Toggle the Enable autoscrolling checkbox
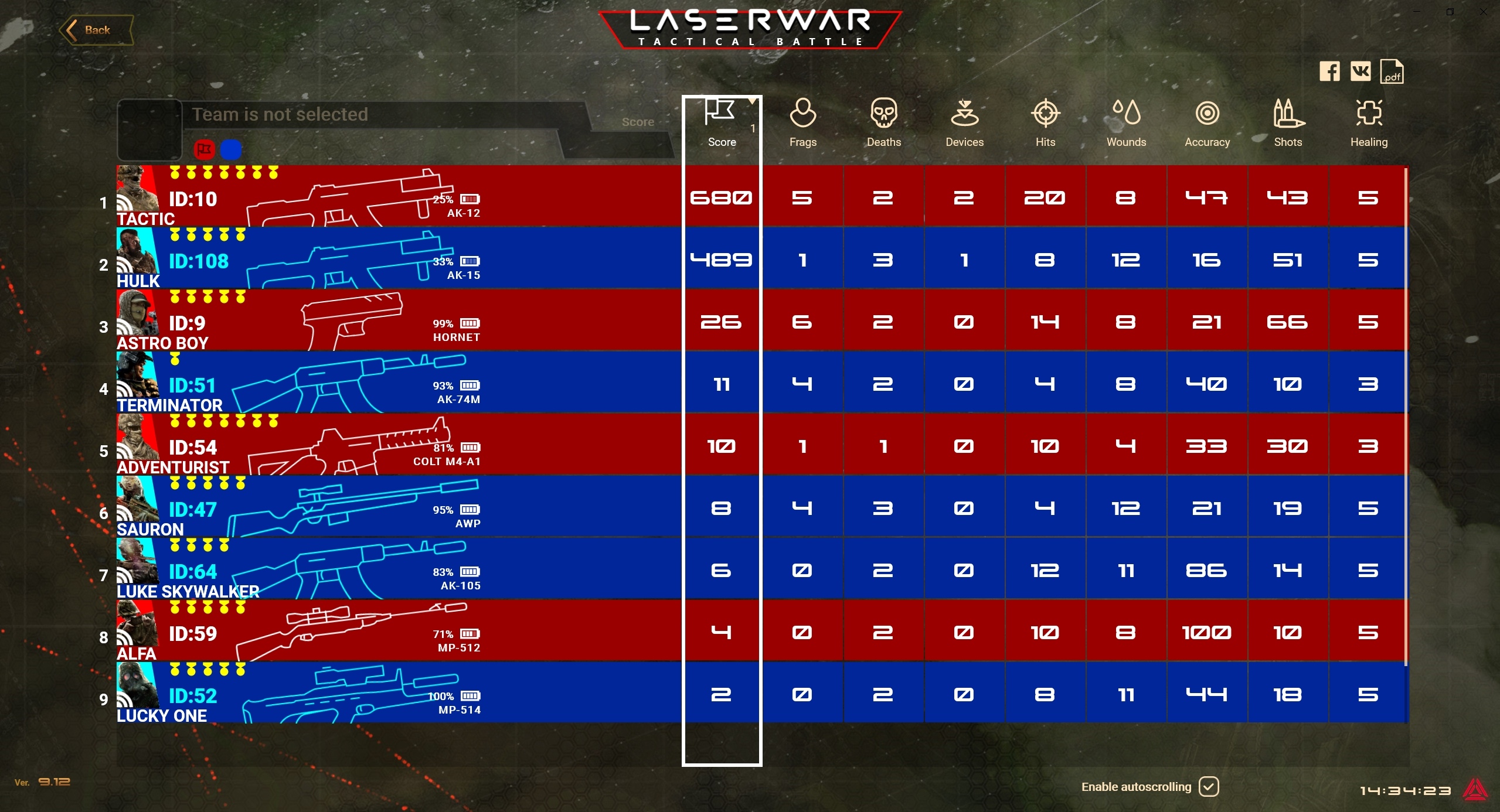1500x812 pixels. [1209, 786]
